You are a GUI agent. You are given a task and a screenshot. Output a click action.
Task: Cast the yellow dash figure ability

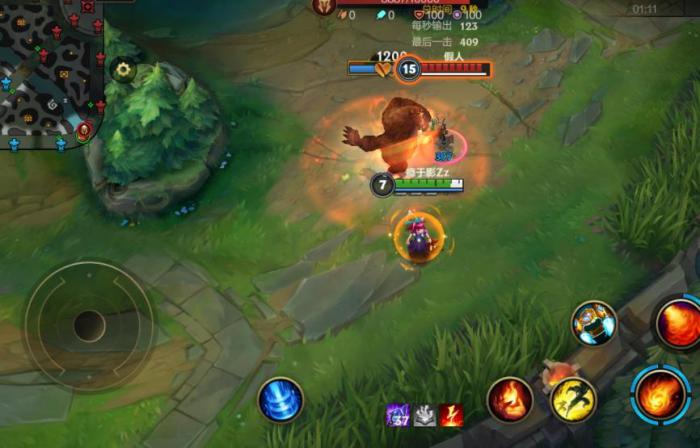point(573,399)
